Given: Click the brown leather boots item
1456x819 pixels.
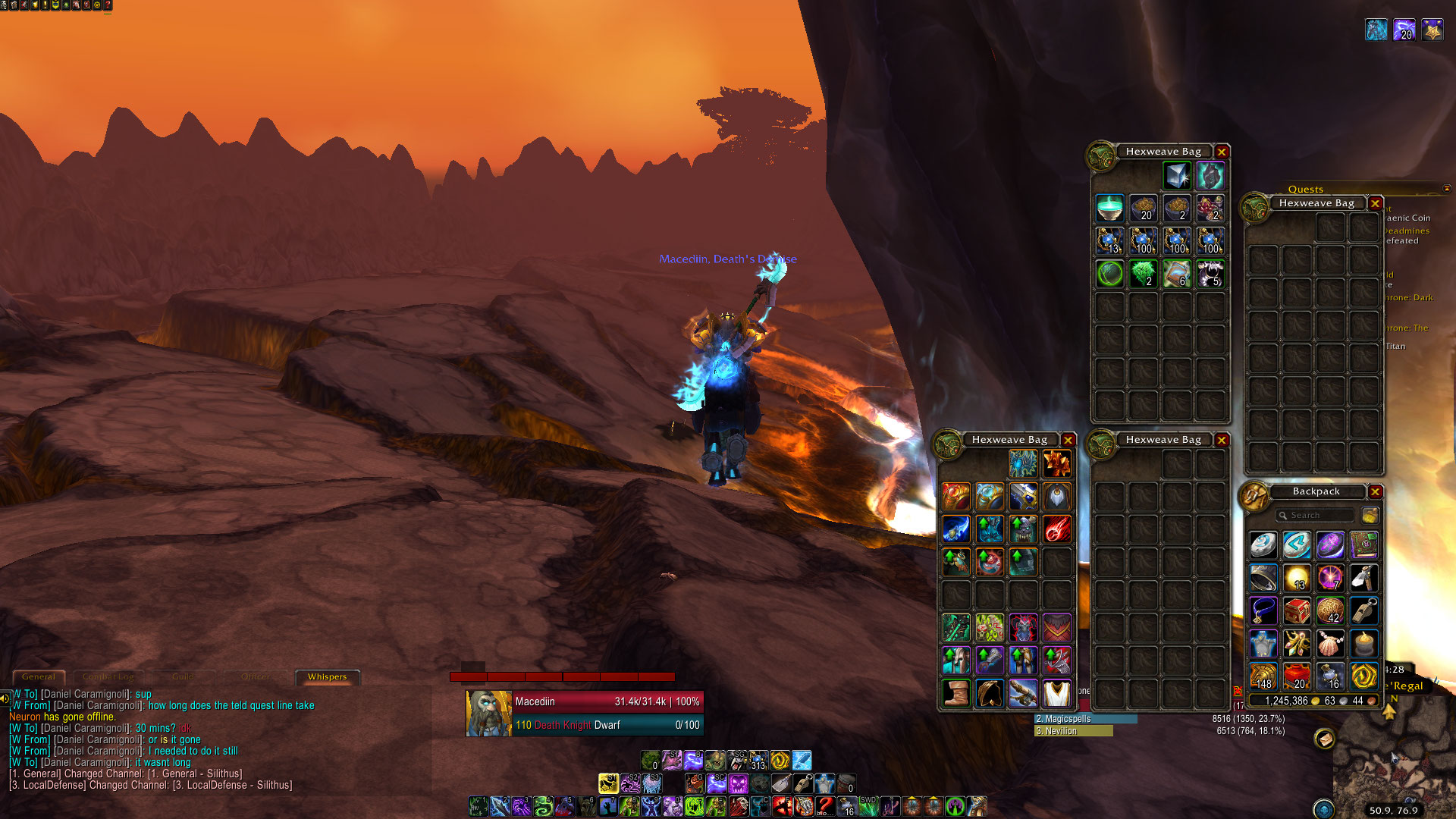Looking at the screenshot, I should pyautogui.click(x=955, y=693).
